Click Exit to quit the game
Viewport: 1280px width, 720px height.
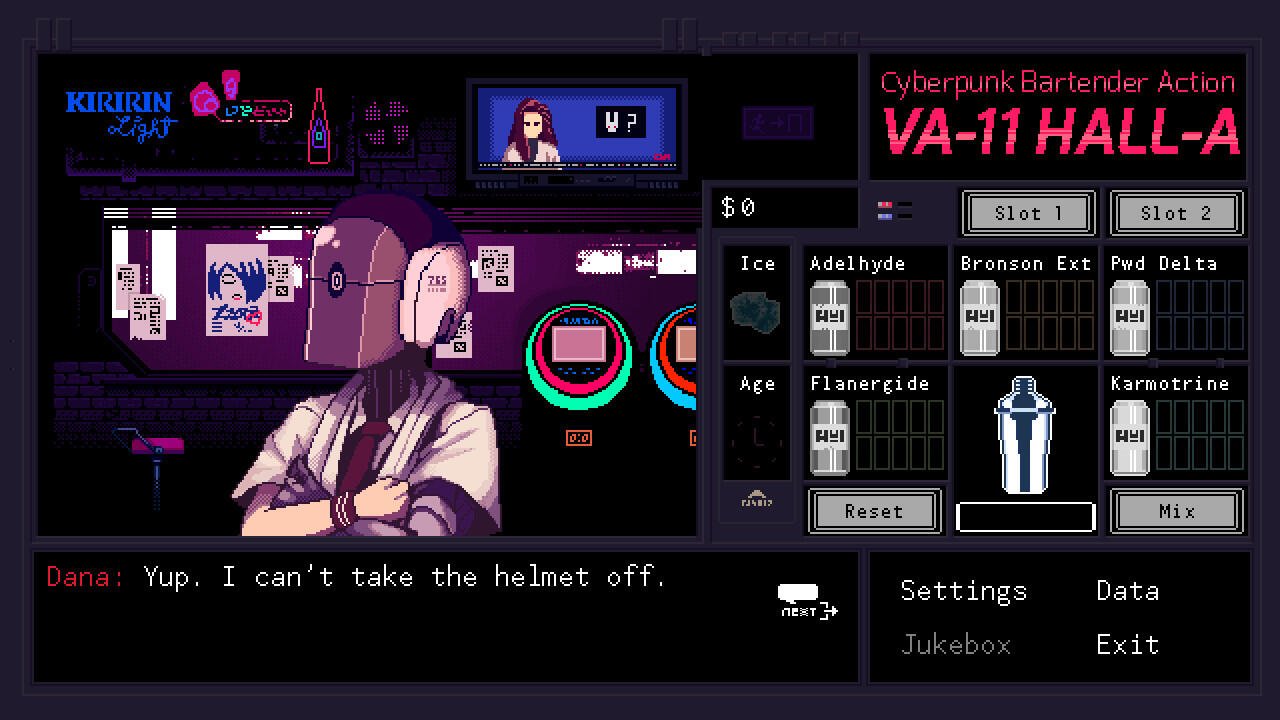[x=1127, y=644]
